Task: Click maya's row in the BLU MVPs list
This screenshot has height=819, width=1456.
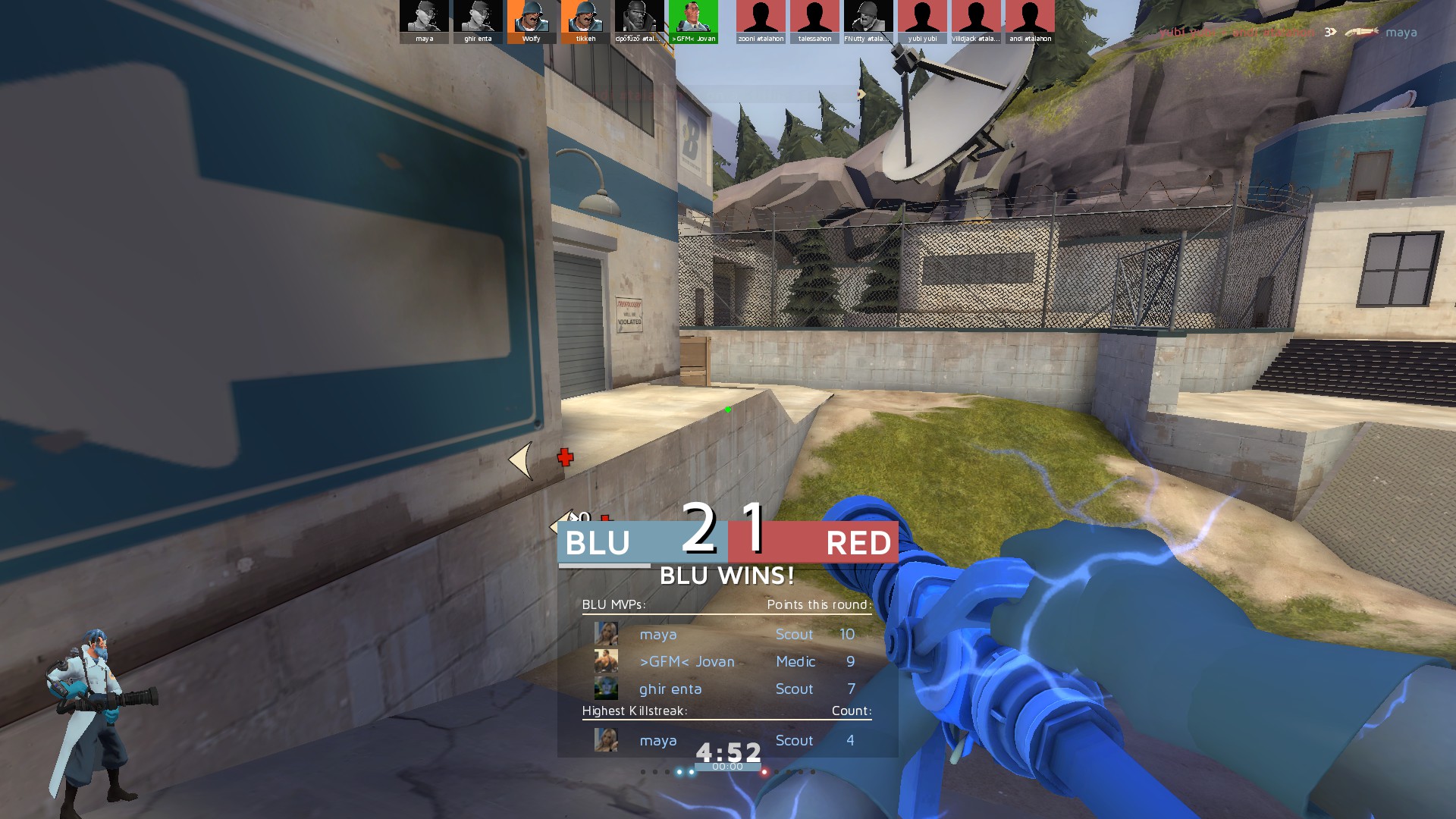Action: 726,634
